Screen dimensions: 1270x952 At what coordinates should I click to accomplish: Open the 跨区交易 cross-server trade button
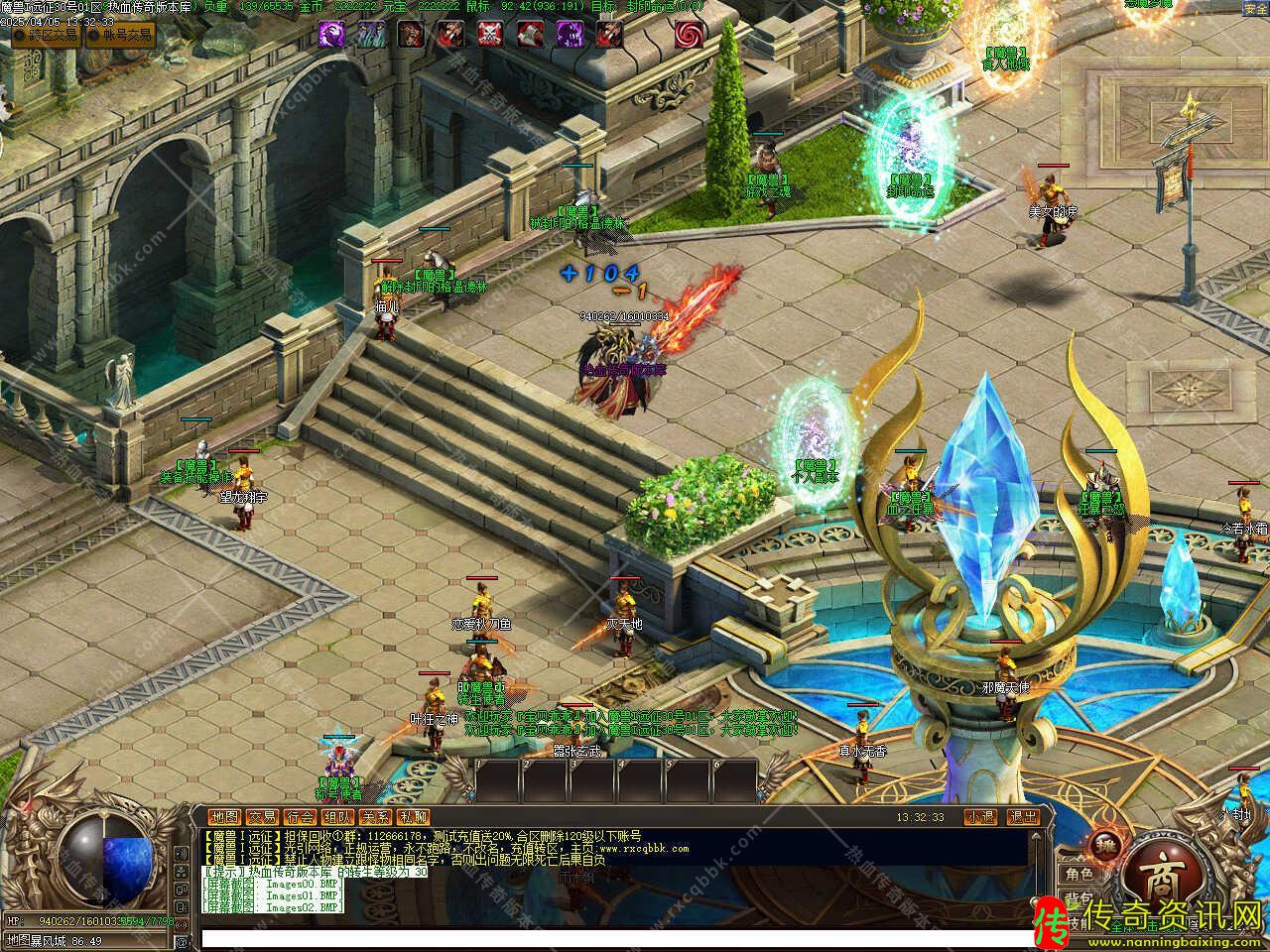(46, 36)
